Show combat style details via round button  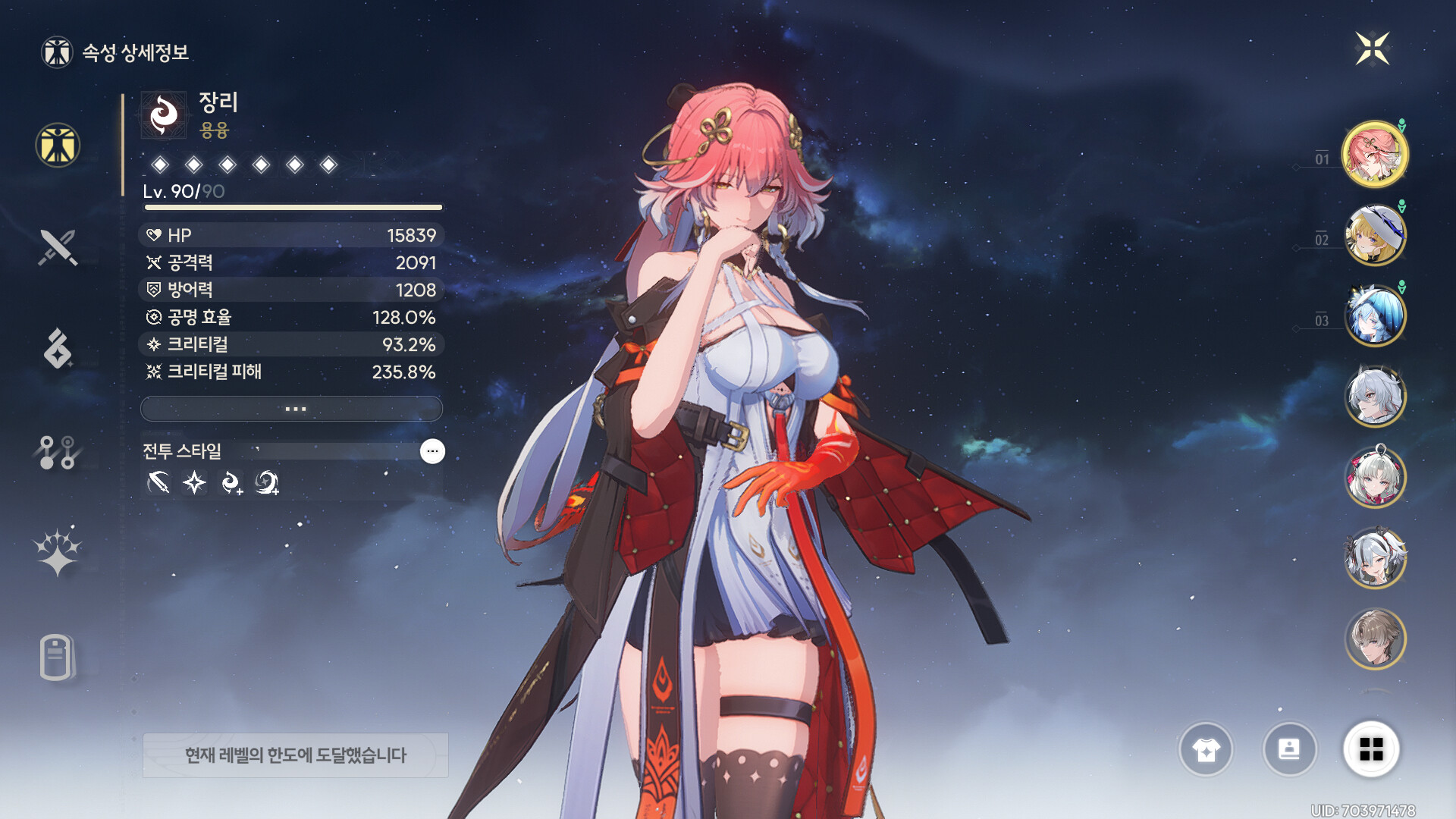point(432,451)
